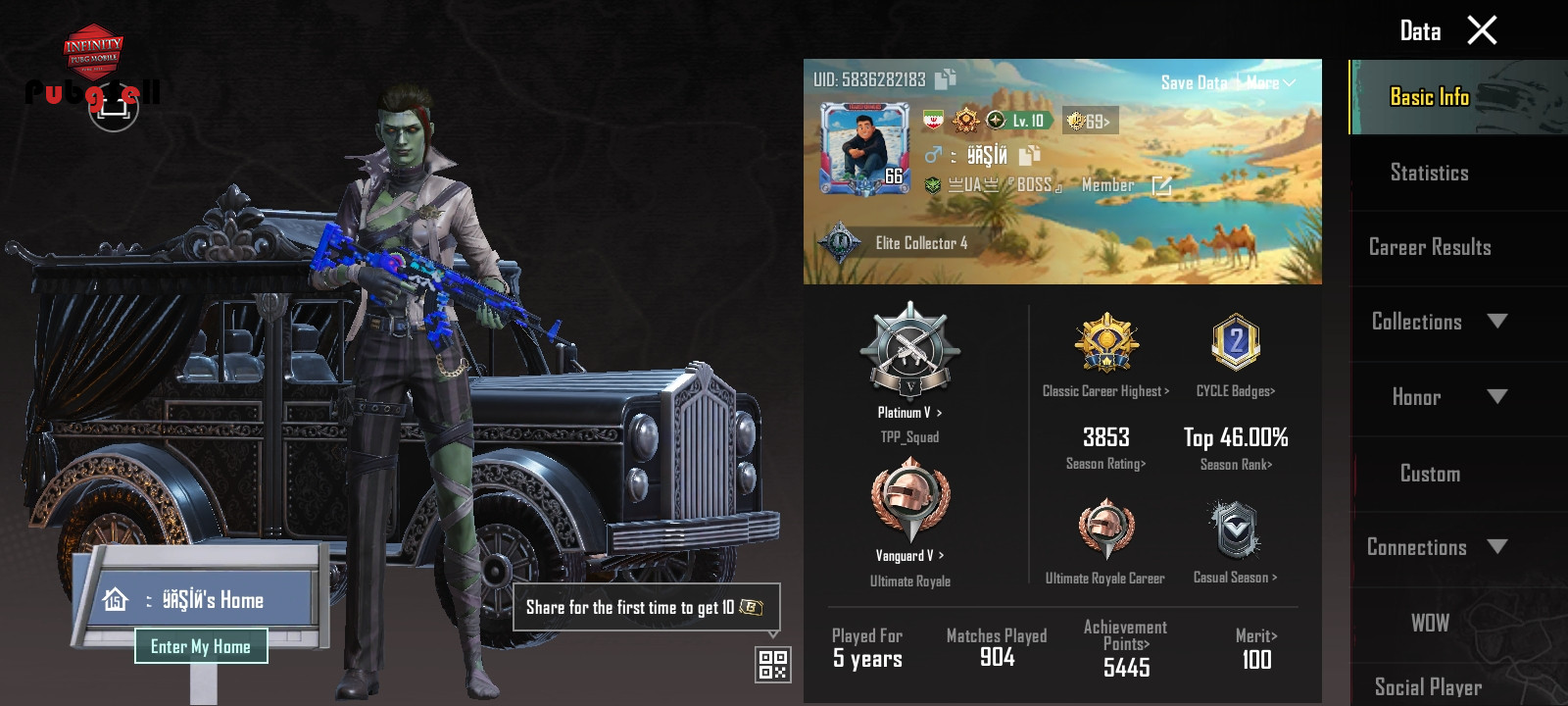Expand the Connections section
Screen dimensions: 1568x706
(1496, 547)
